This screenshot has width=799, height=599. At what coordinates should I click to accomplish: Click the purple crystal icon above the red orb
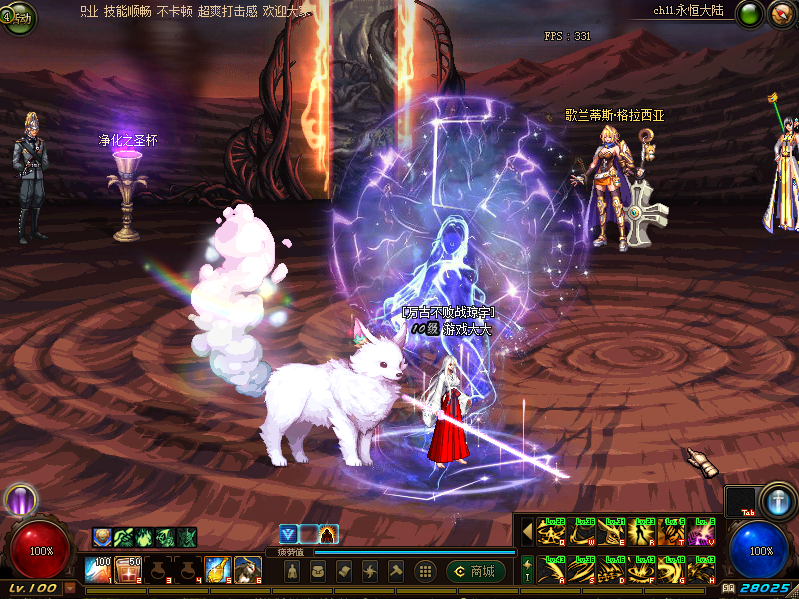click(x=20, y=499)
